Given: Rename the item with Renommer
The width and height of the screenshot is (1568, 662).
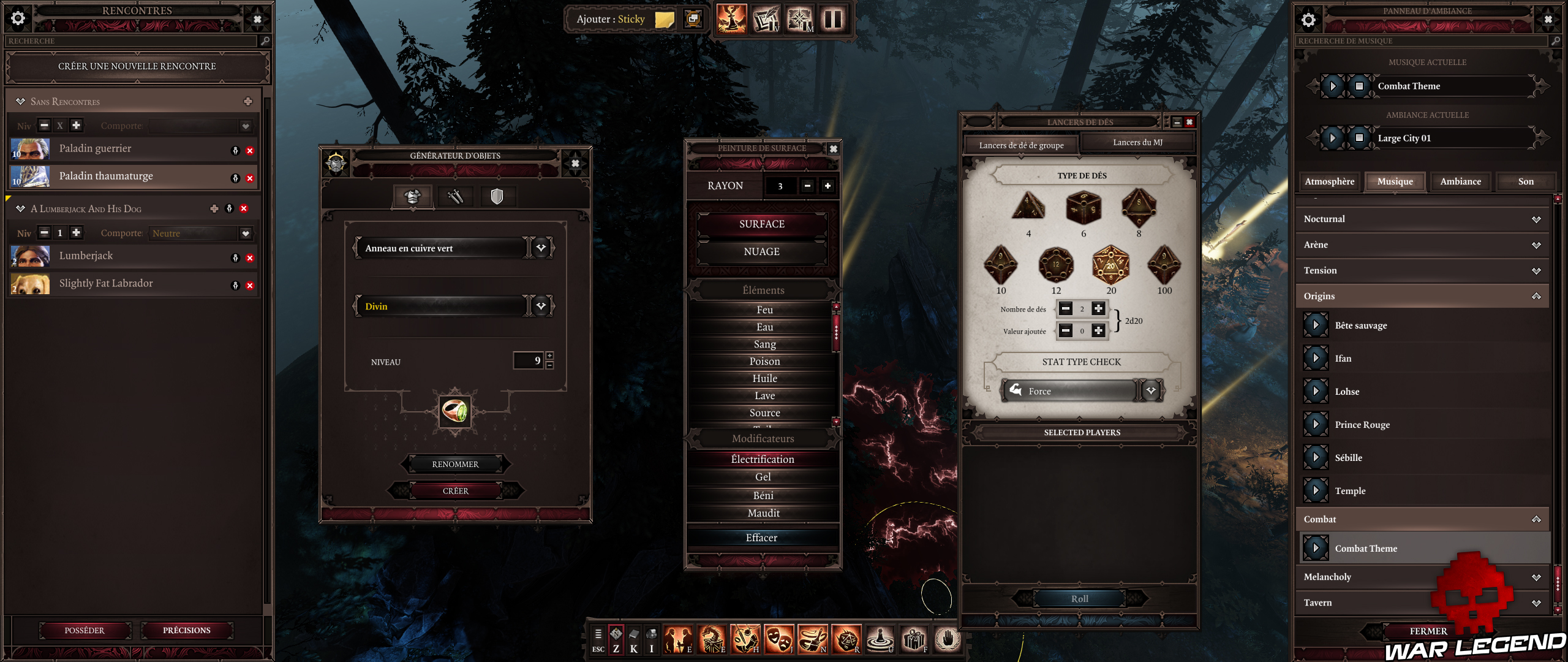Looking at the screenshot, I should (455, 465).
